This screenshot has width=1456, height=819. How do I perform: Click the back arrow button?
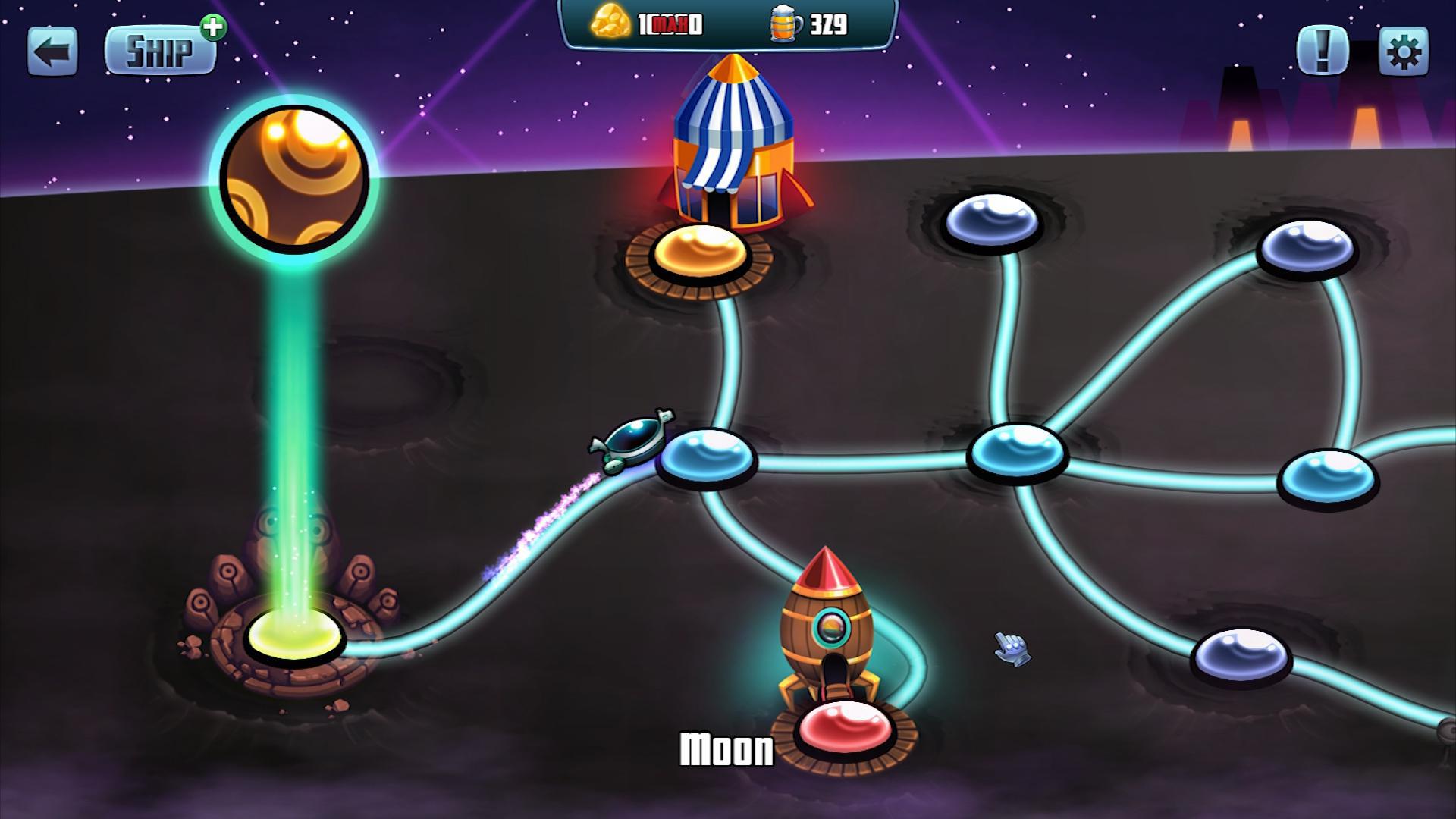point(52,52)
